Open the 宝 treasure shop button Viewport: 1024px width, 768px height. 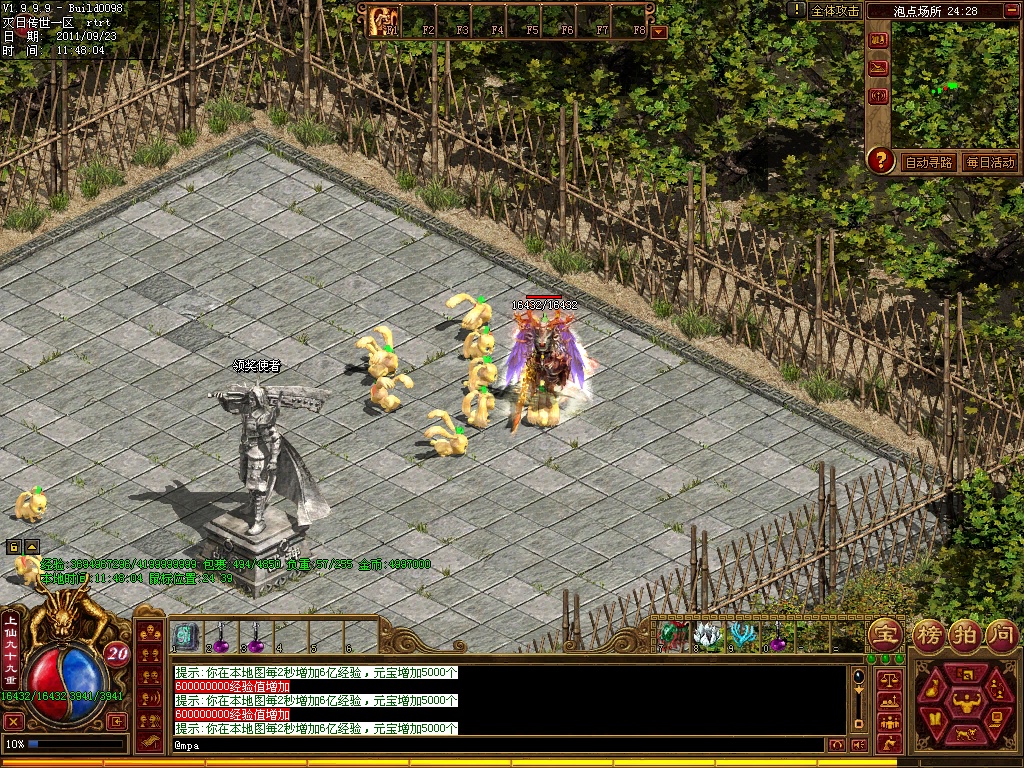885,634
